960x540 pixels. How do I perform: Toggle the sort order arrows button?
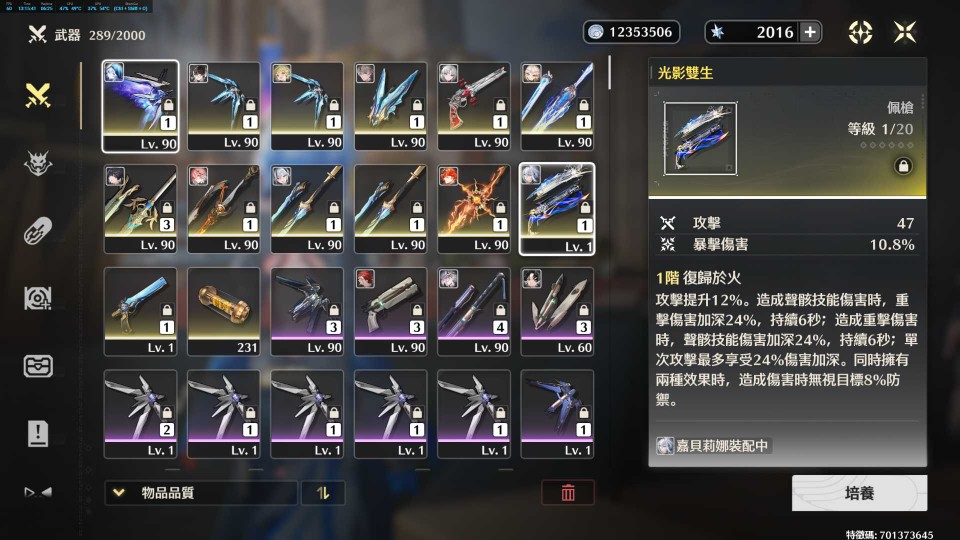point(322,492)
